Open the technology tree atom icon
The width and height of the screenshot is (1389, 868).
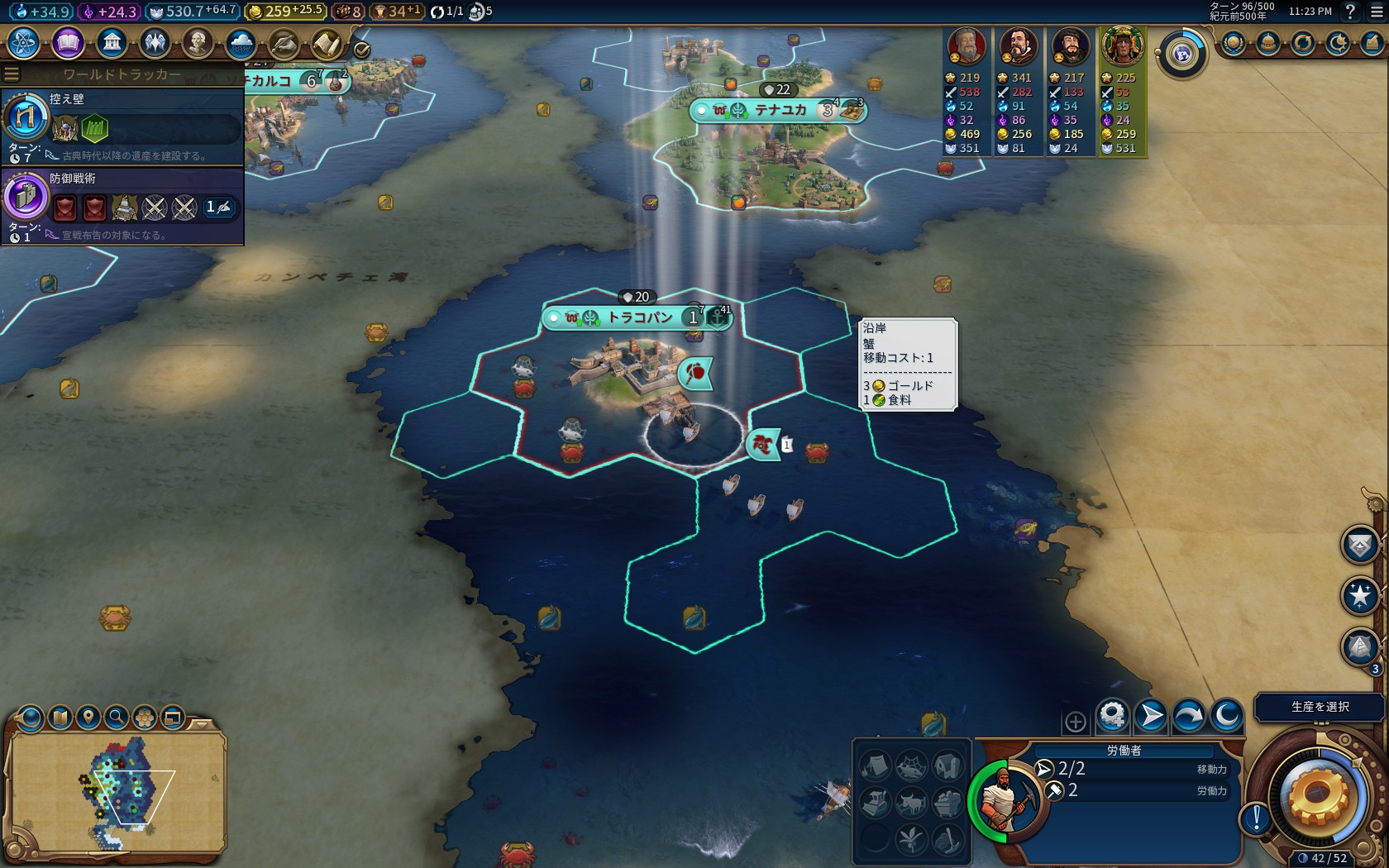click(23, 43)
